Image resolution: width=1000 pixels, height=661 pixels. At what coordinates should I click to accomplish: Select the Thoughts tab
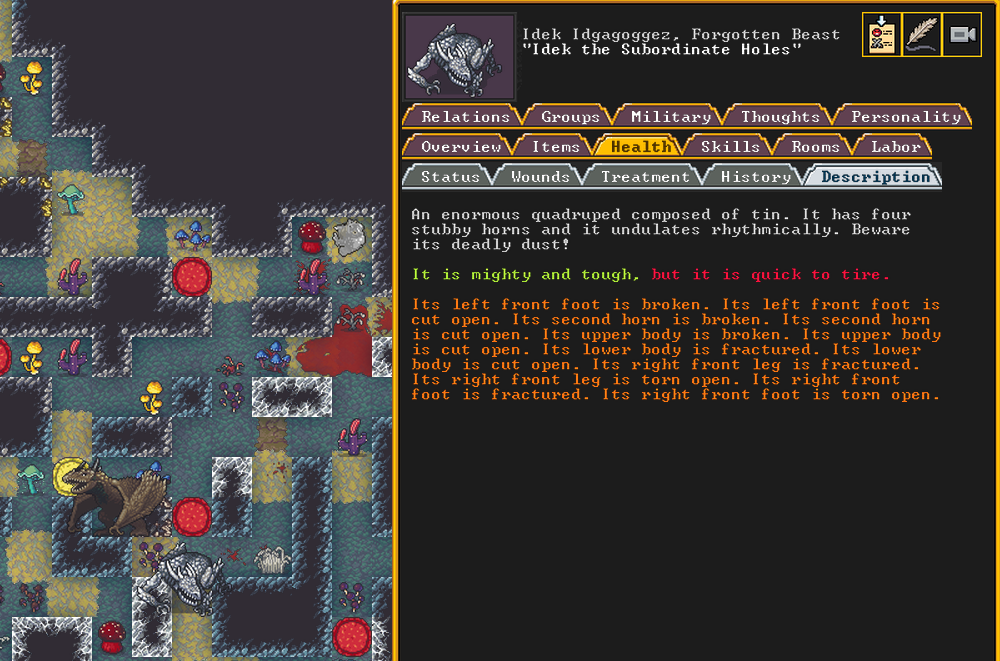tap(780, 117)
